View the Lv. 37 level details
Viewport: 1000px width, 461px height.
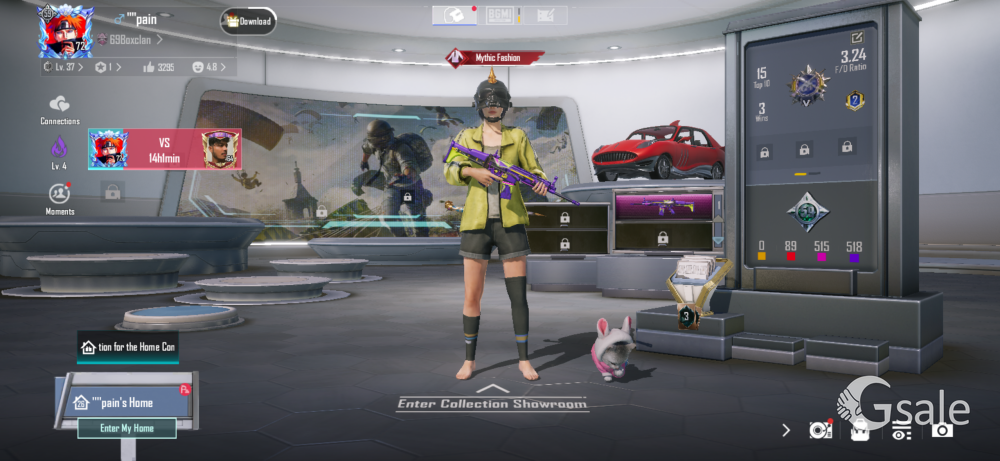coord(65,67)
